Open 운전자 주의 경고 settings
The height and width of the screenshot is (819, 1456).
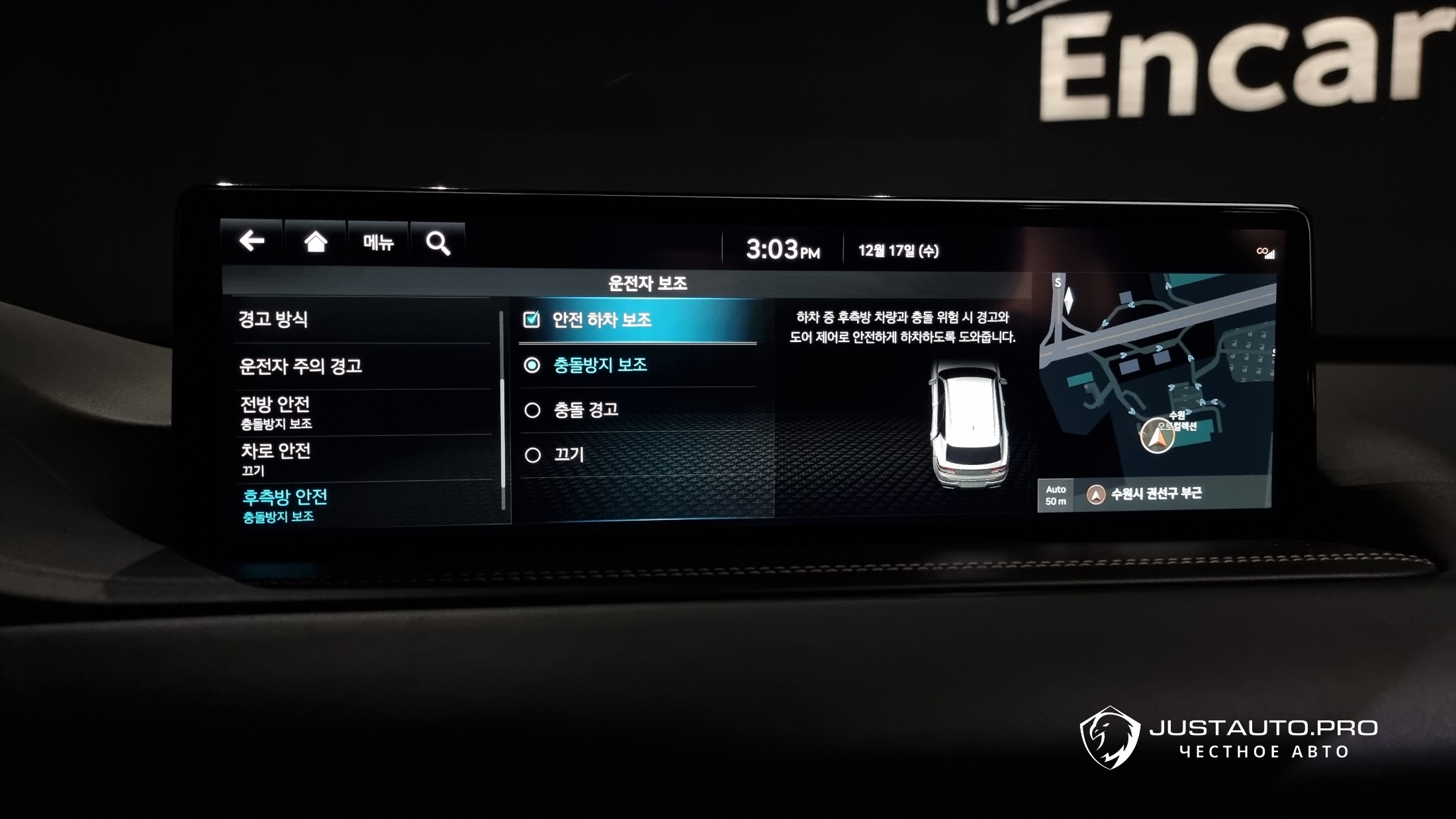(x=300, y=366)
